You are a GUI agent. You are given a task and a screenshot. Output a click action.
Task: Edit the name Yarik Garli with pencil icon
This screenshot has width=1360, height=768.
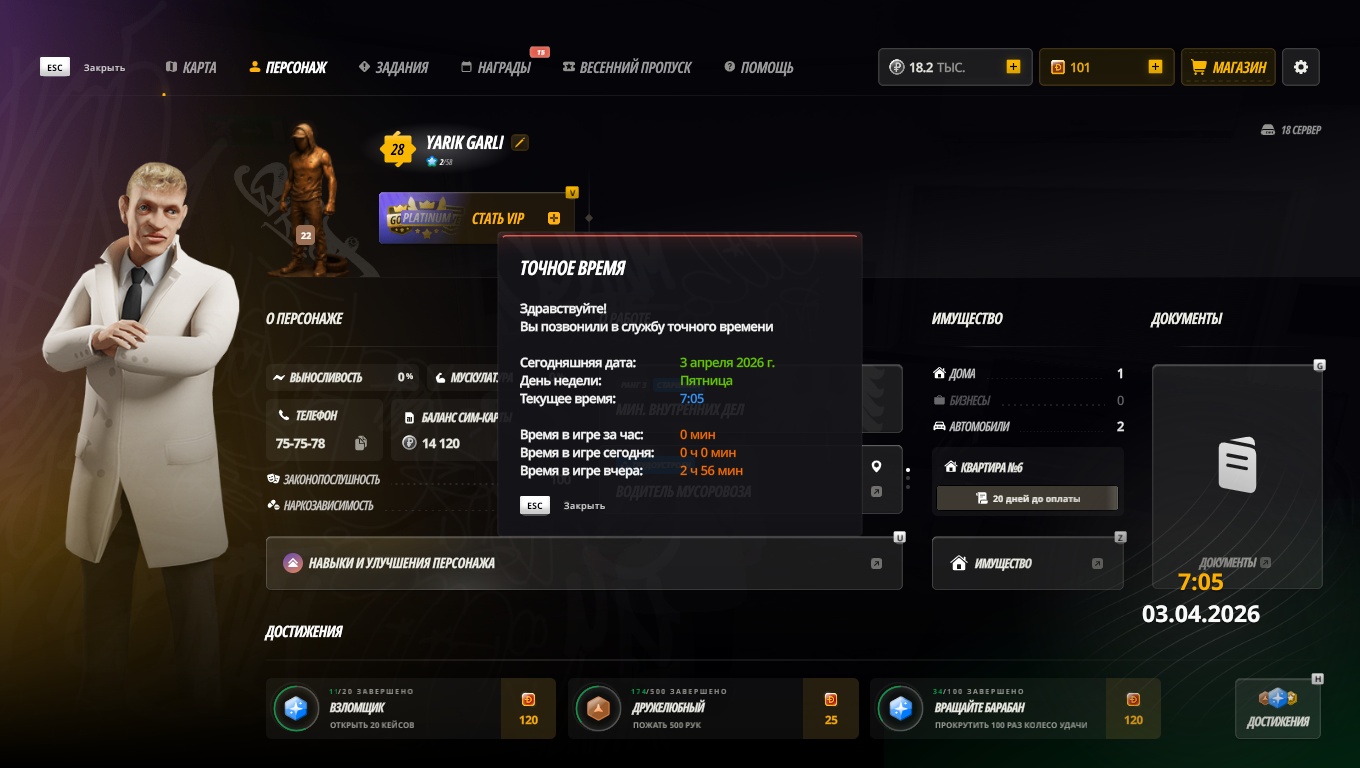pos(519,143)
